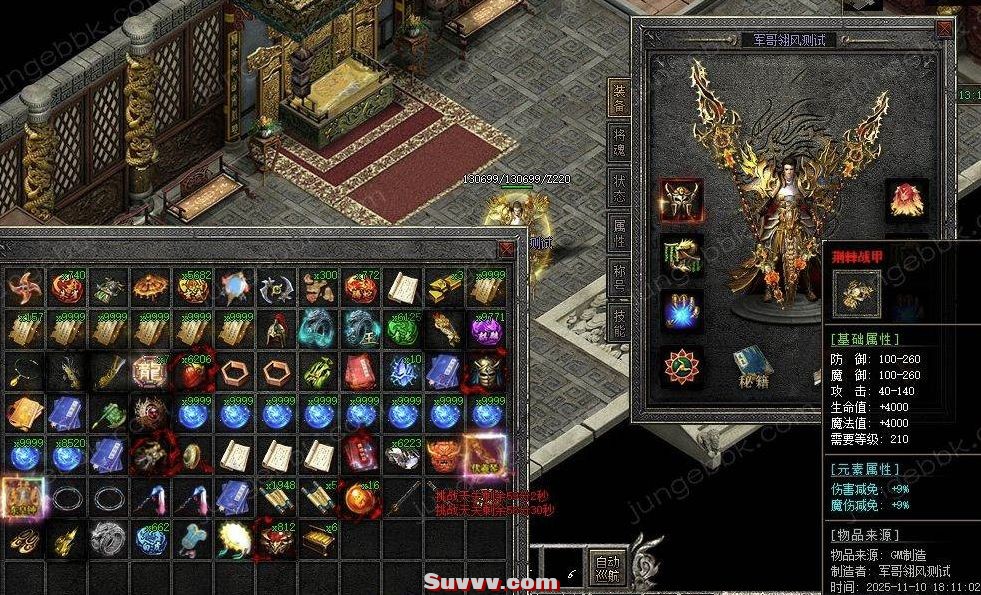981x595 pixels.
Task: Switch to the 状态 status tab
Action: click(619, 186)
